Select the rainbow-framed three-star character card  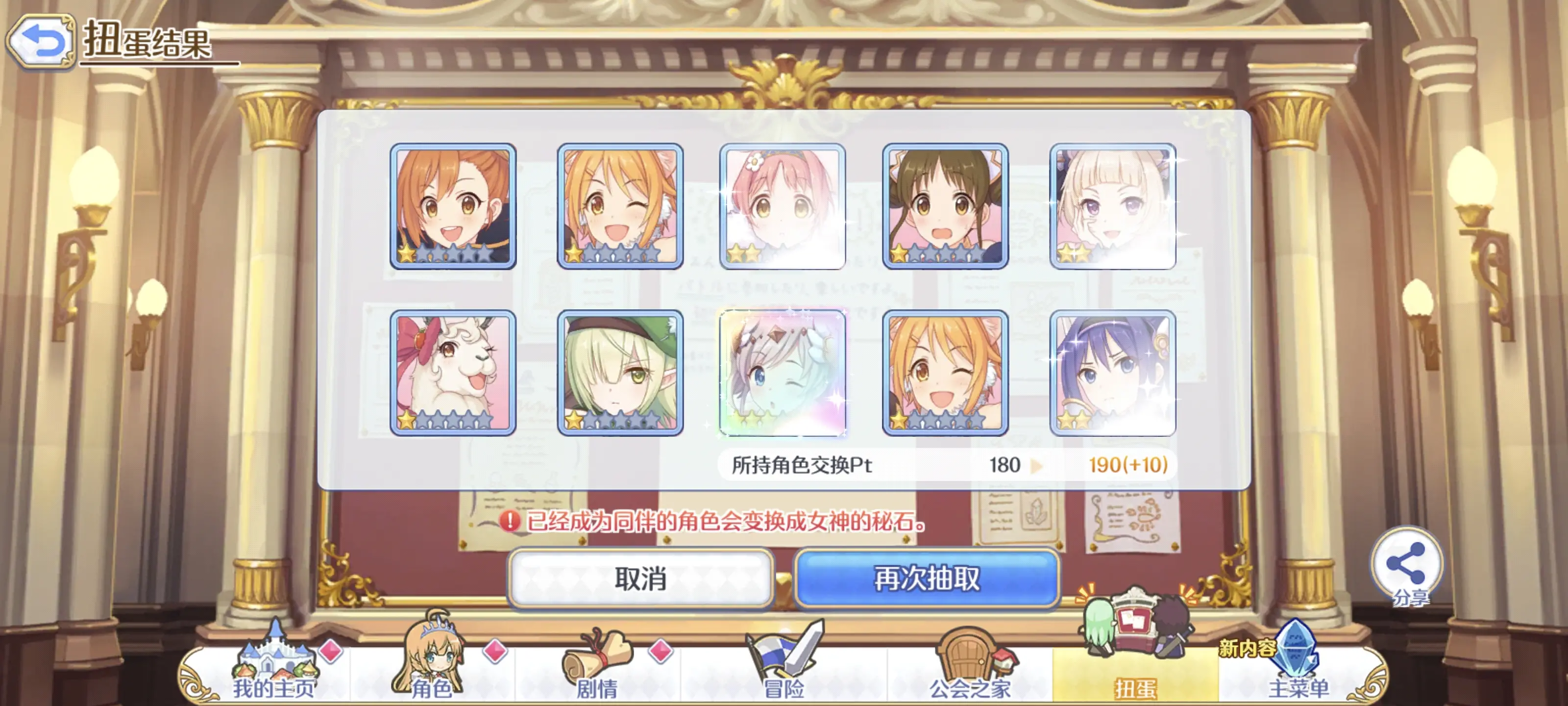(x=782, y=373)
